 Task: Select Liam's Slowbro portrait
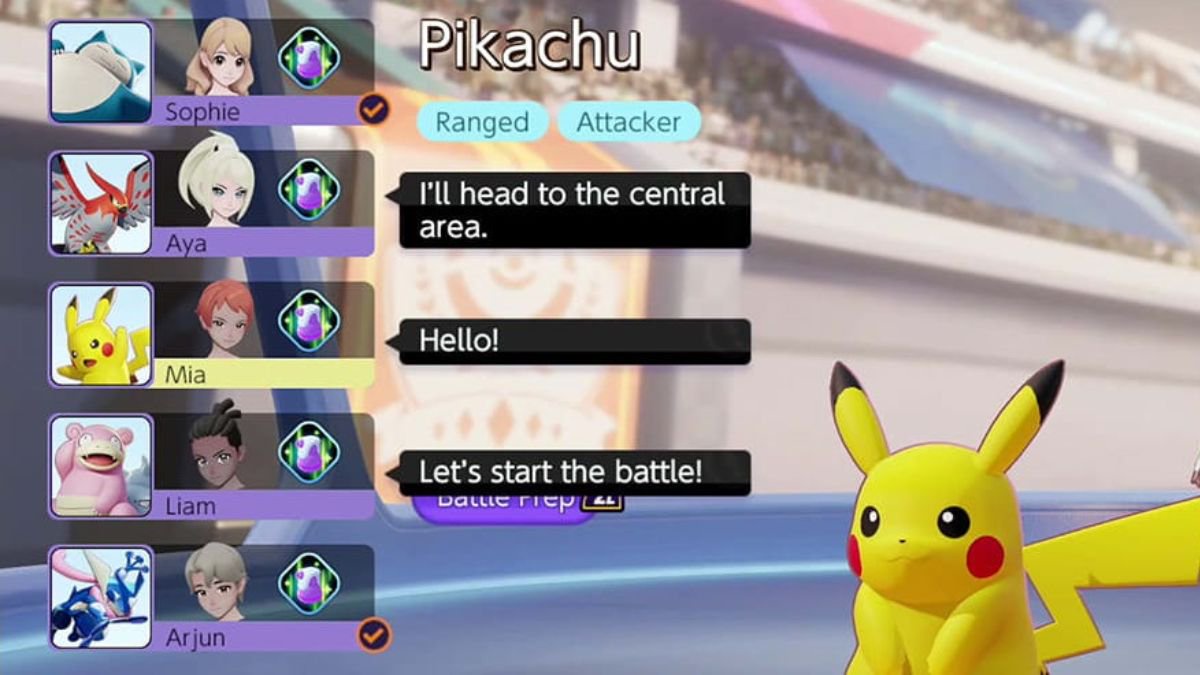tap(101, 466)
